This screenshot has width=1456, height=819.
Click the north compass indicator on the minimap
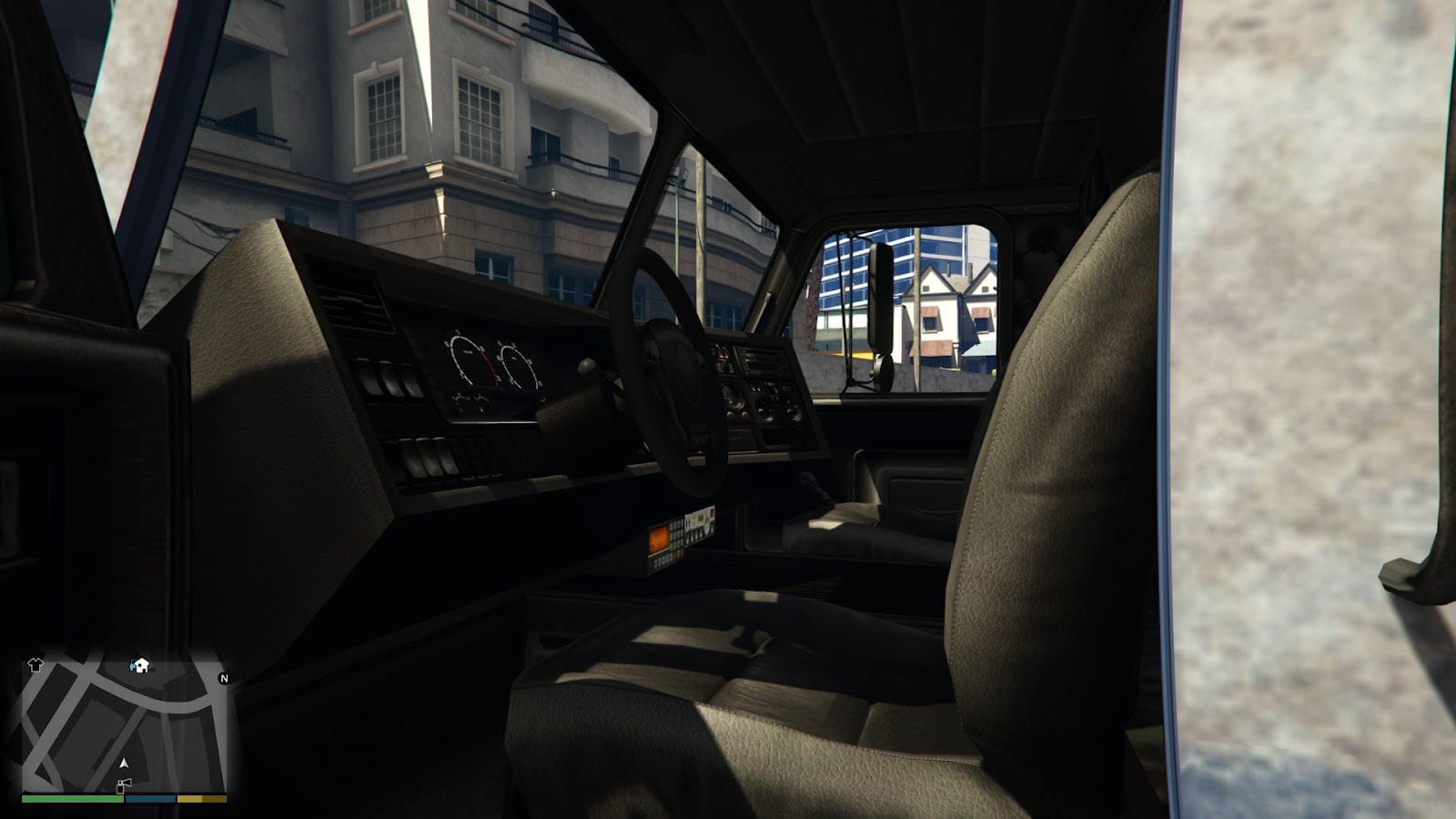click(x=224, y=678)
